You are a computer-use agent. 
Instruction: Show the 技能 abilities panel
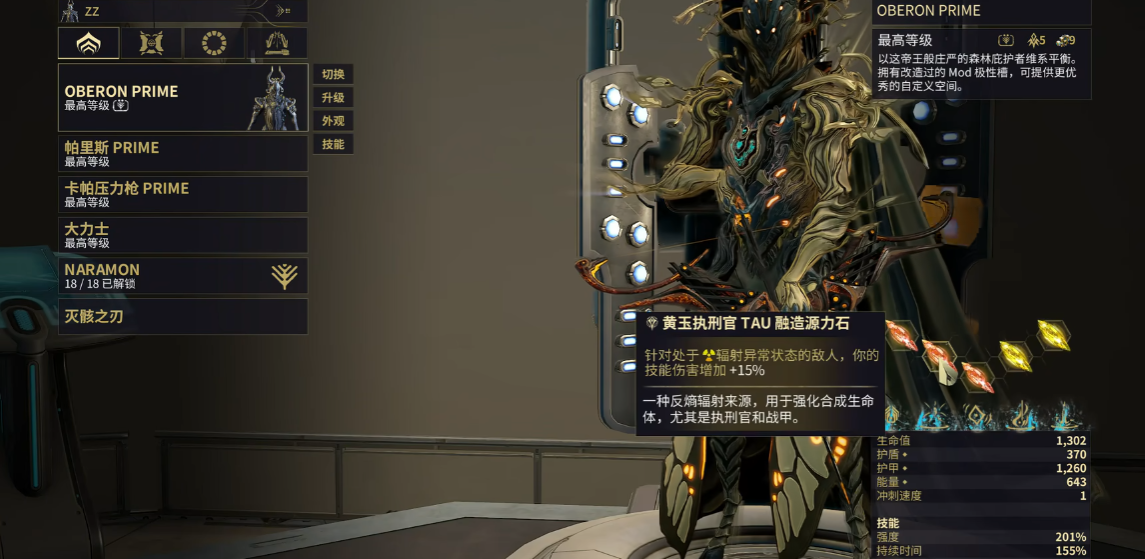point(333,144)
